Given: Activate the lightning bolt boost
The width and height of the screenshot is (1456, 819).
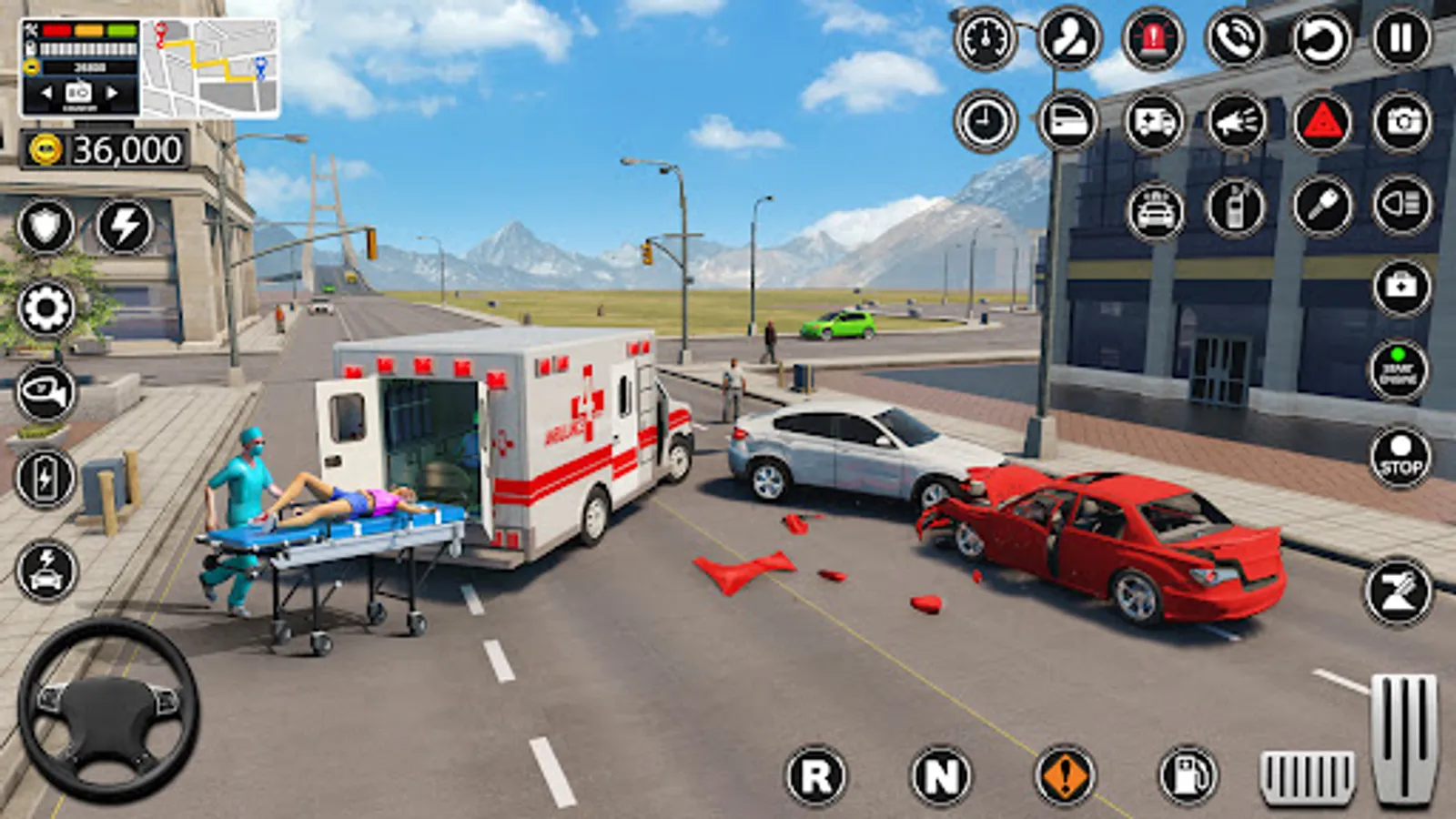Looking at the screenshot, I should coord(125,226).
